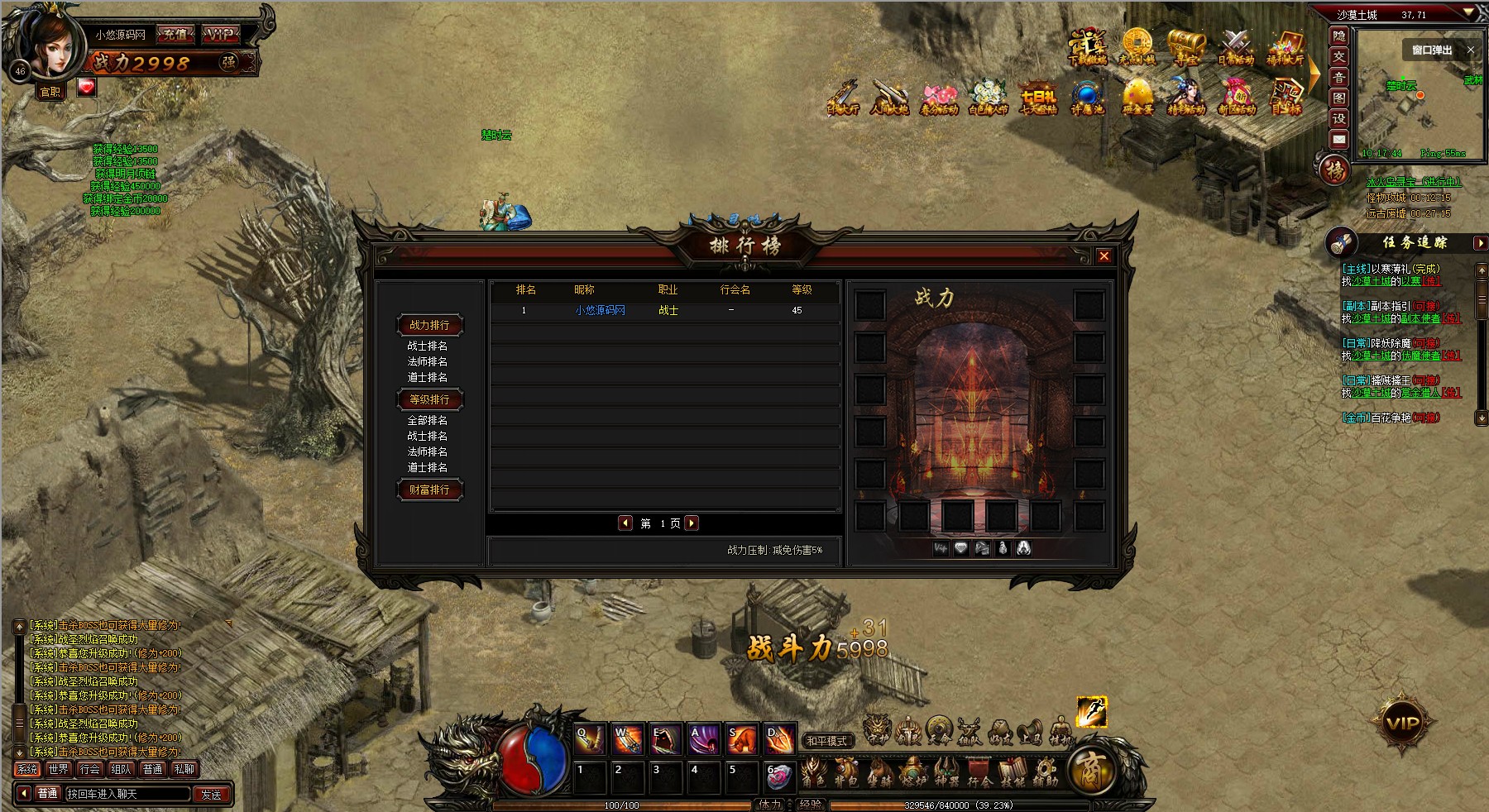Open the 背包 bag from the bottom bar
Screen dimensions: 1489x812
coord(845,773)
